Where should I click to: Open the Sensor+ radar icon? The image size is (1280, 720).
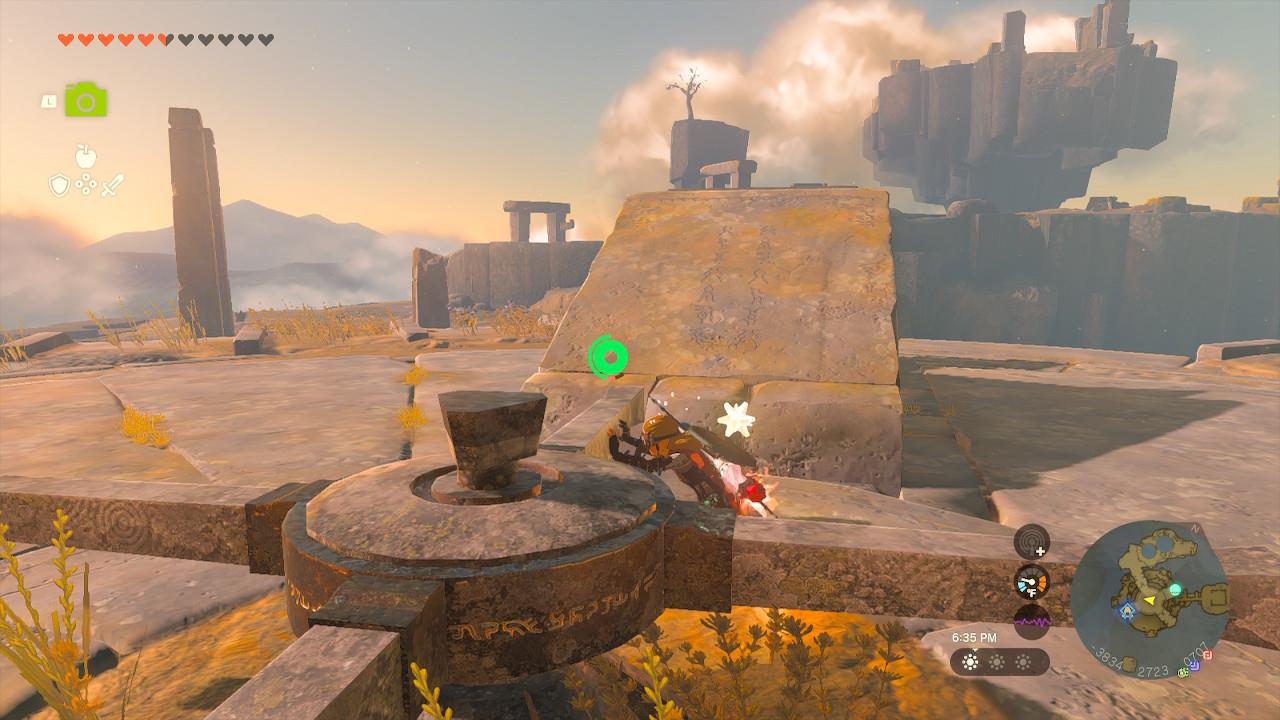tap(1031, 542)
